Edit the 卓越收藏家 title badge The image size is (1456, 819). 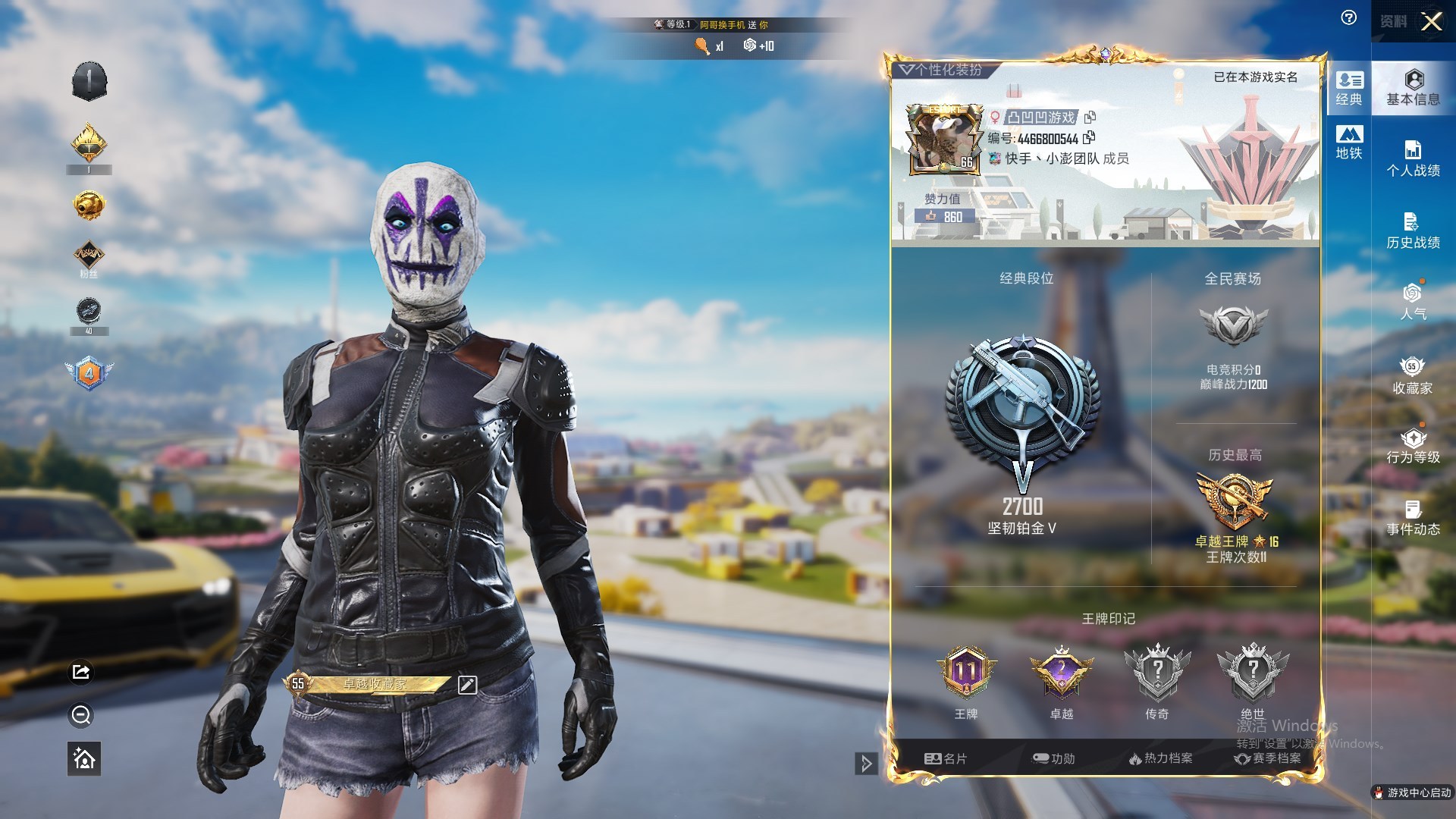click(x=467, y=685)
